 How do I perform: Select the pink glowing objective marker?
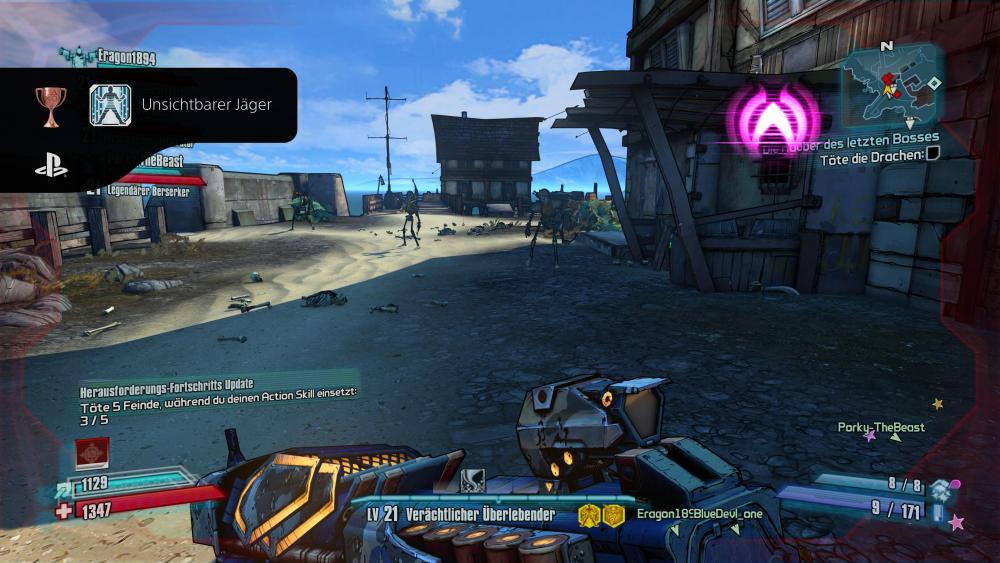(x=772, y=119)
